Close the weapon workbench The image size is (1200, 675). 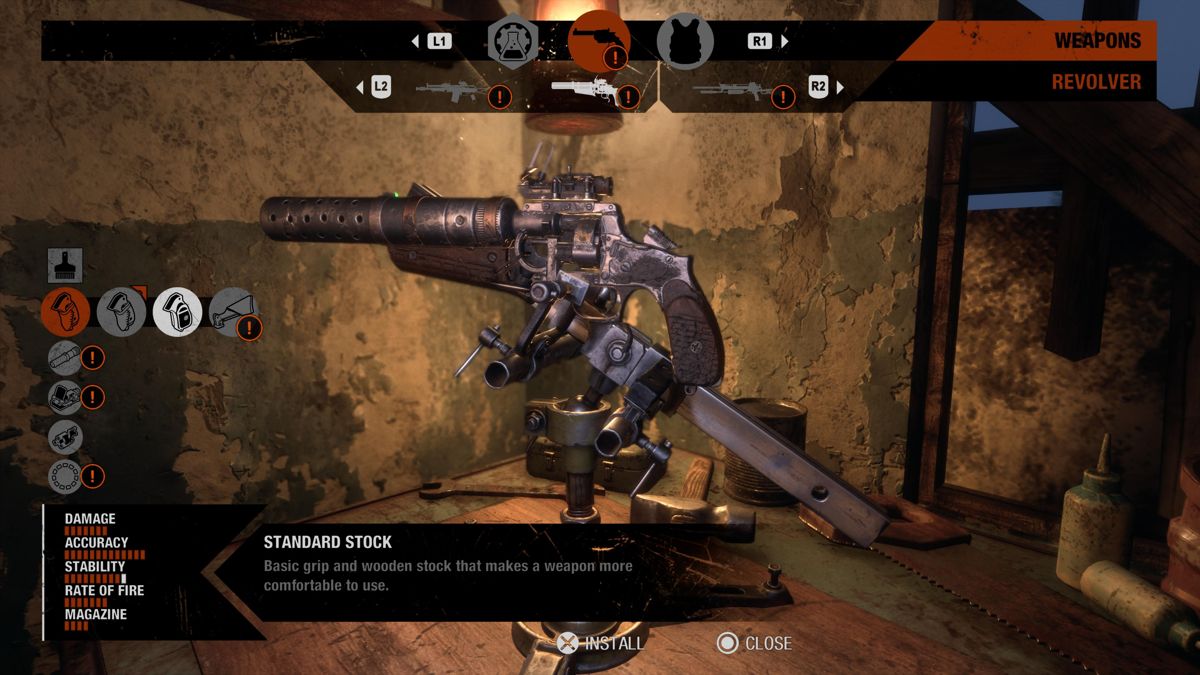click(755, 643)
